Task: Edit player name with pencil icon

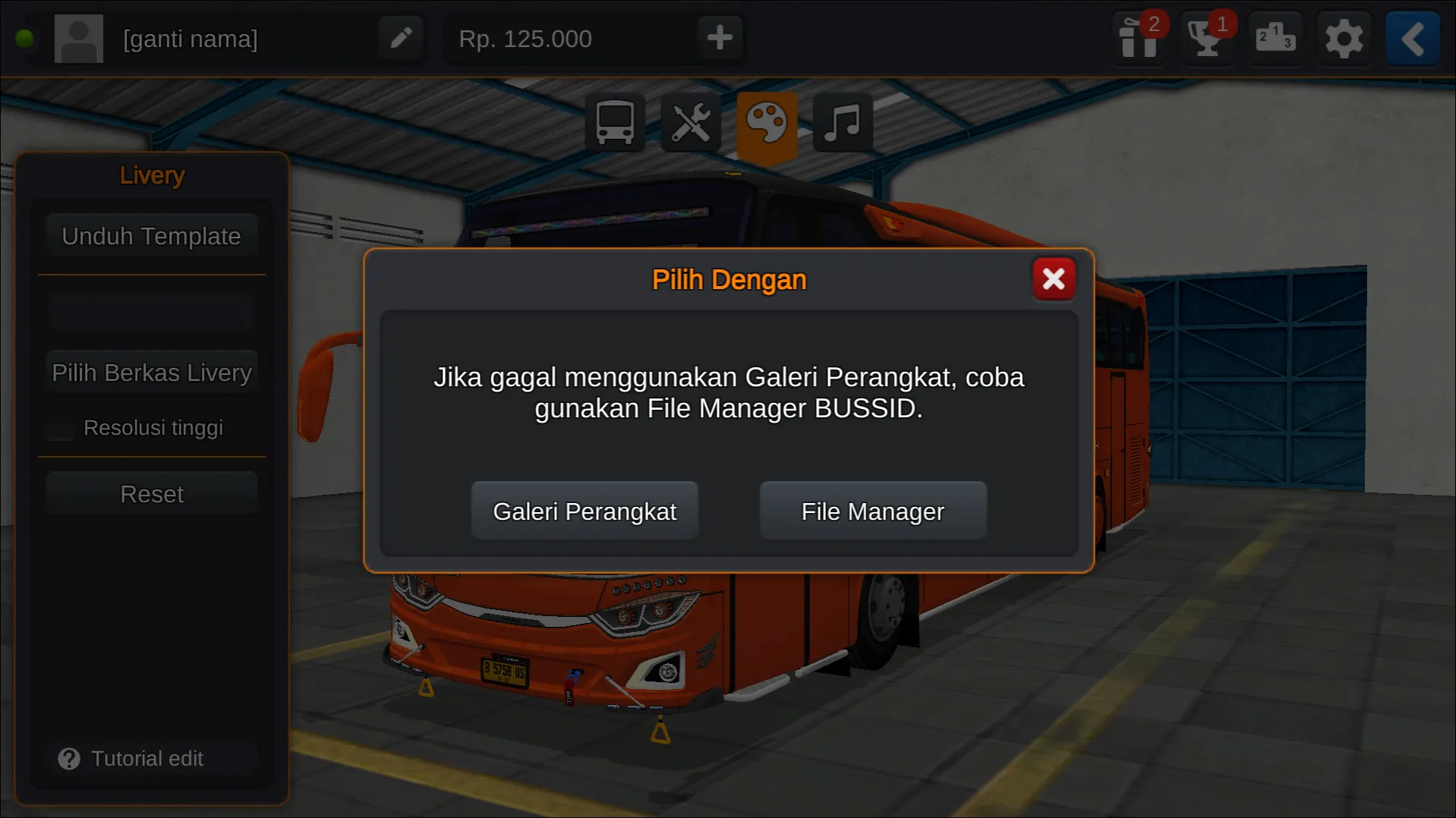Action: point(401,38)
